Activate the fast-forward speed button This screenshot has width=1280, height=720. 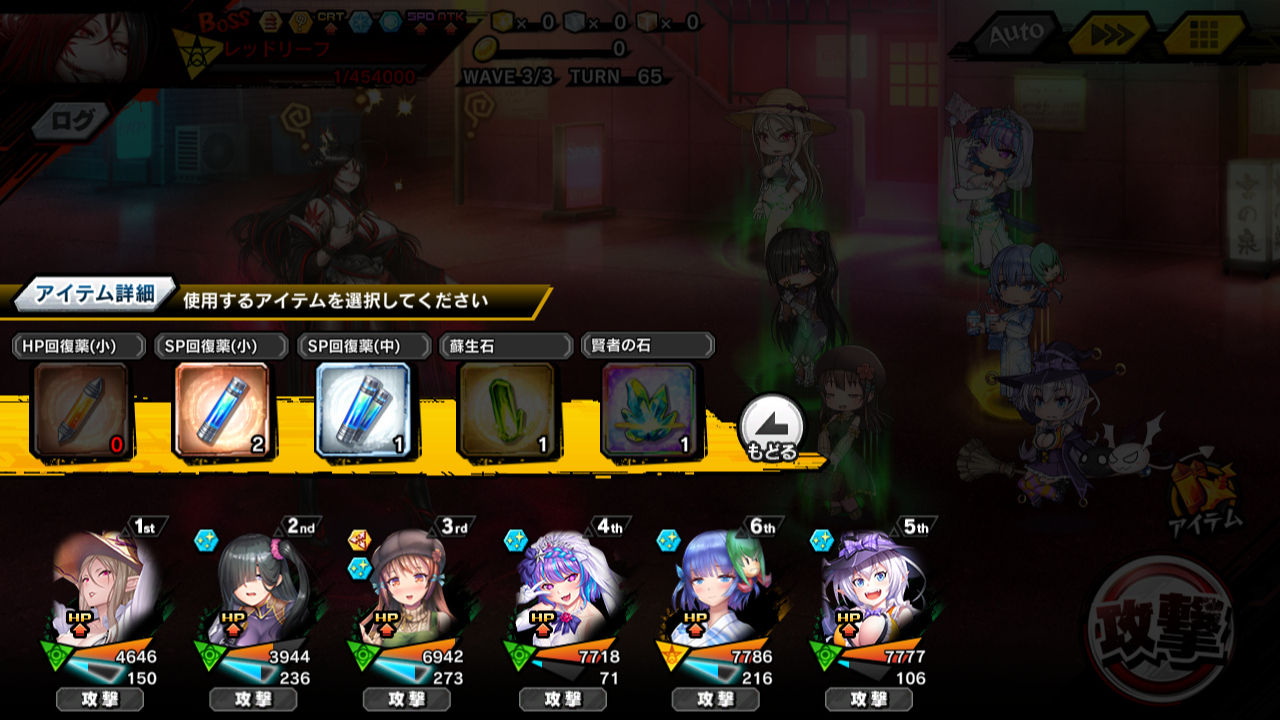tap(1108, 36)
